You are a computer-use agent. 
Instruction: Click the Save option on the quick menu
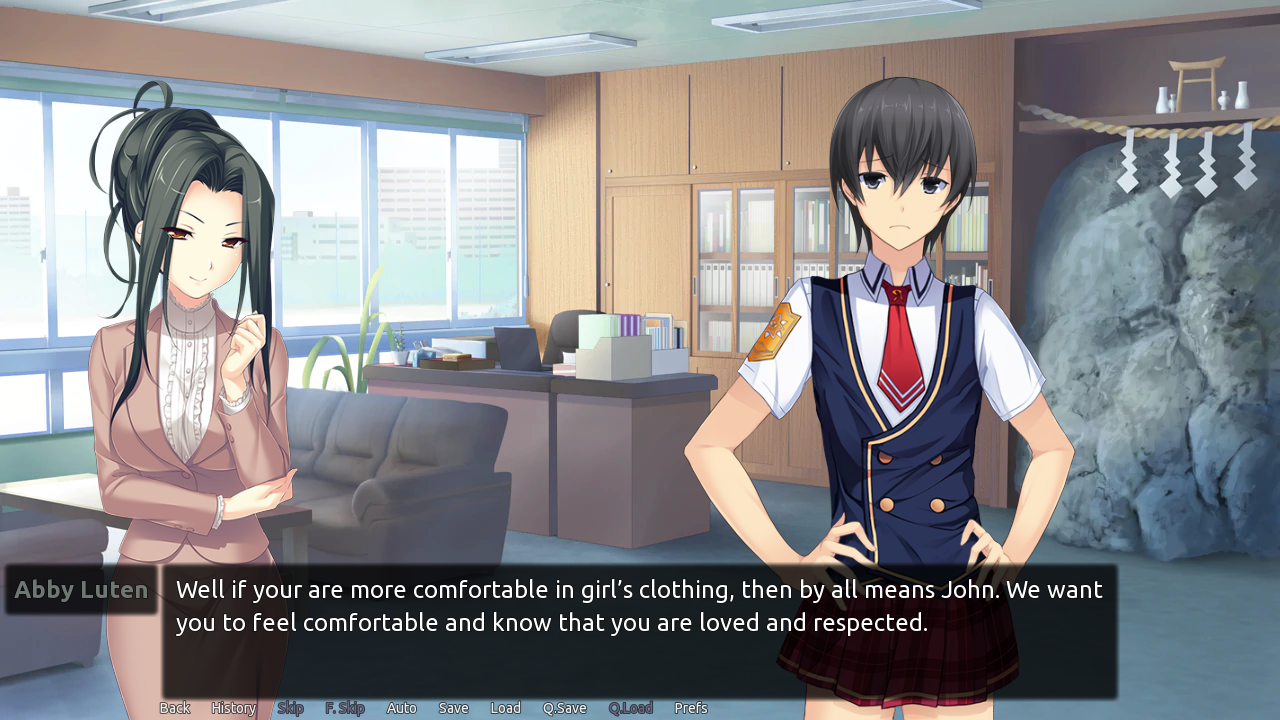453,707
